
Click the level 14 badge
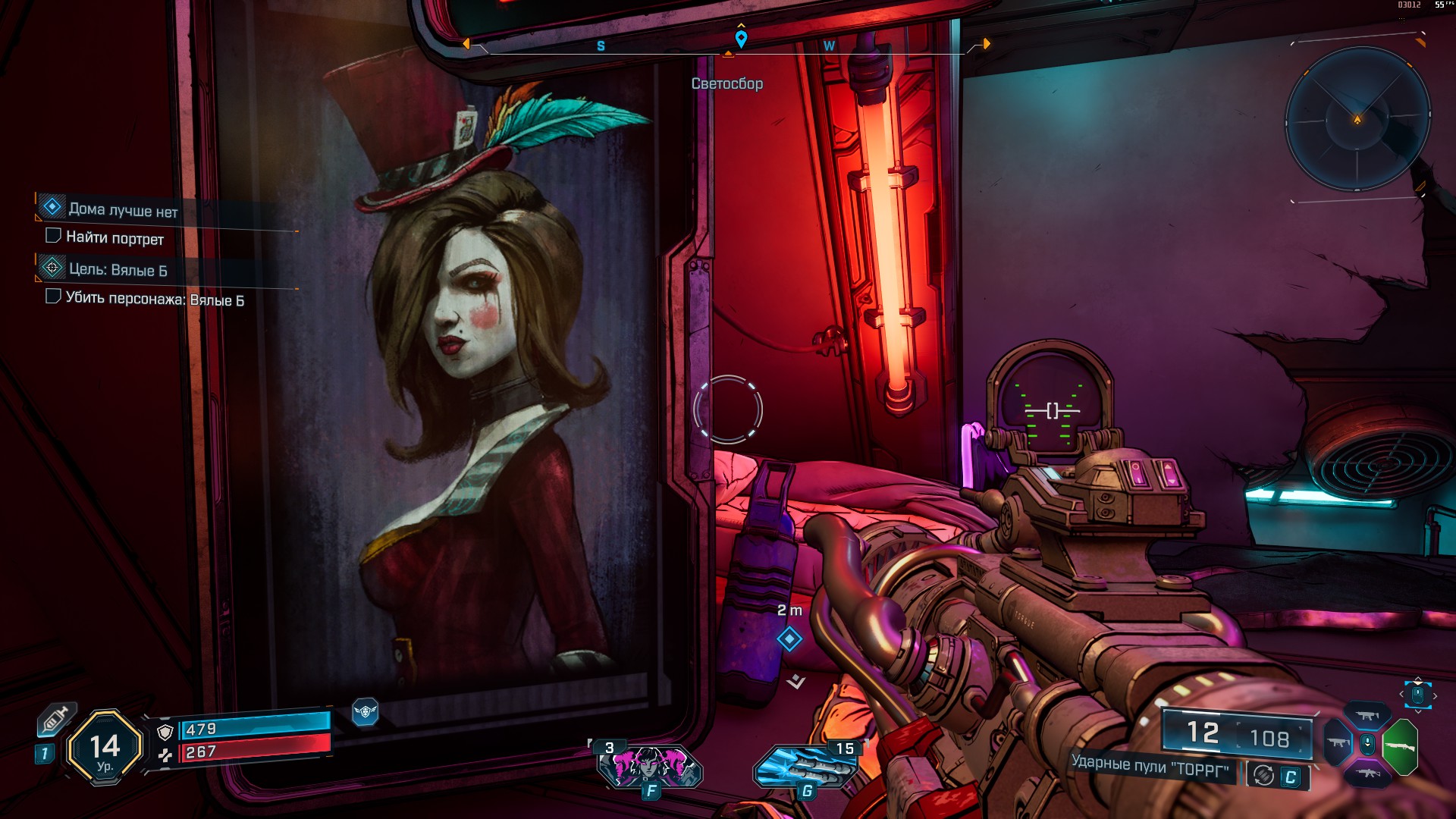105,748
